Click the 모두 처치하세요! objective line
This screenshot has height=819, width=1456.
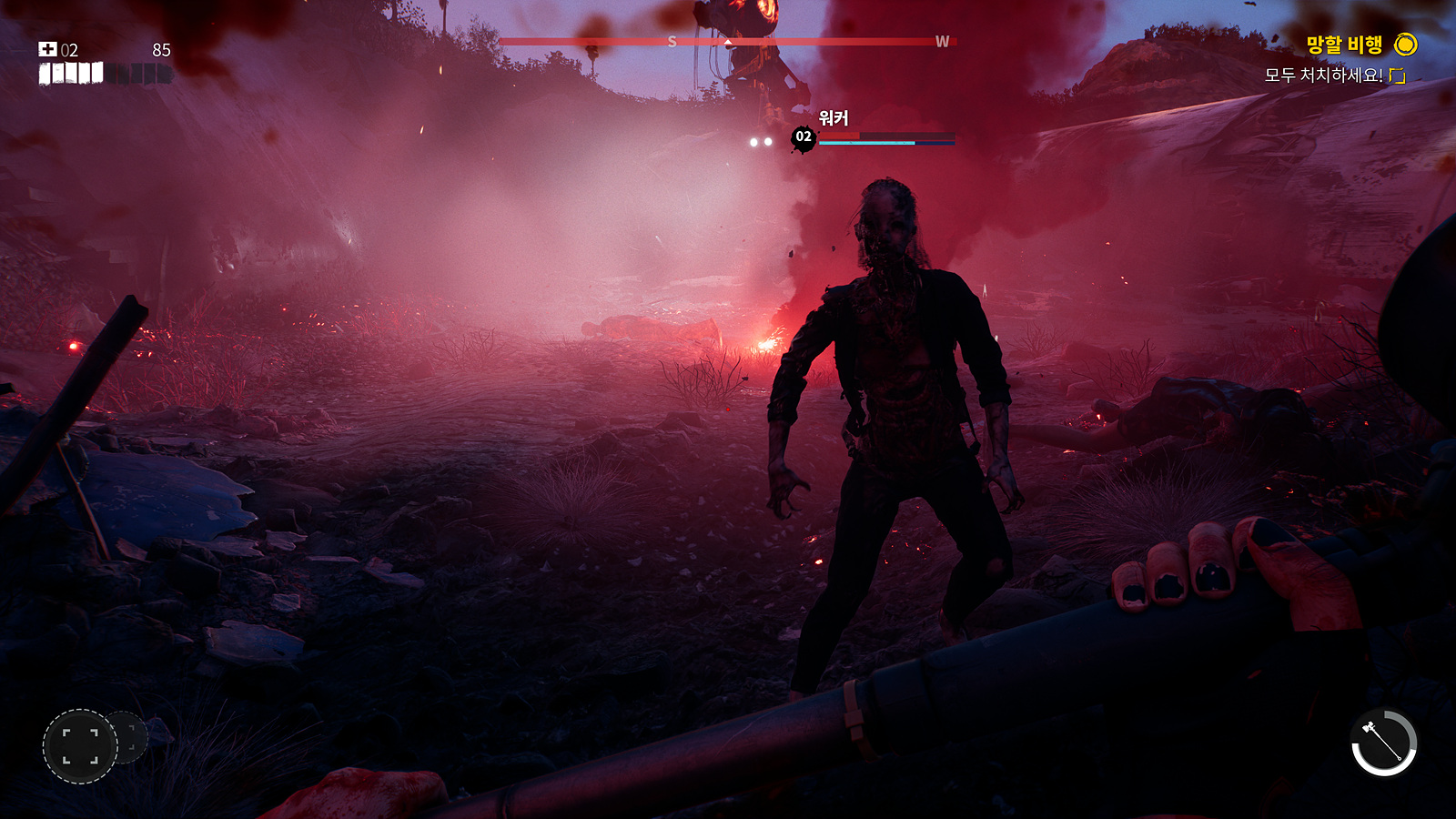click(1322, 76)
